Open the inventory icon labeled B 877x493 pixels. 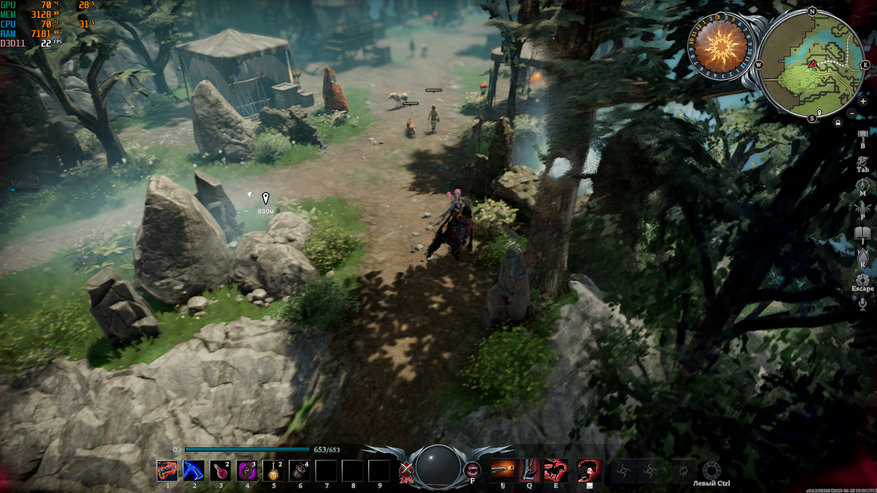[862, 137]
